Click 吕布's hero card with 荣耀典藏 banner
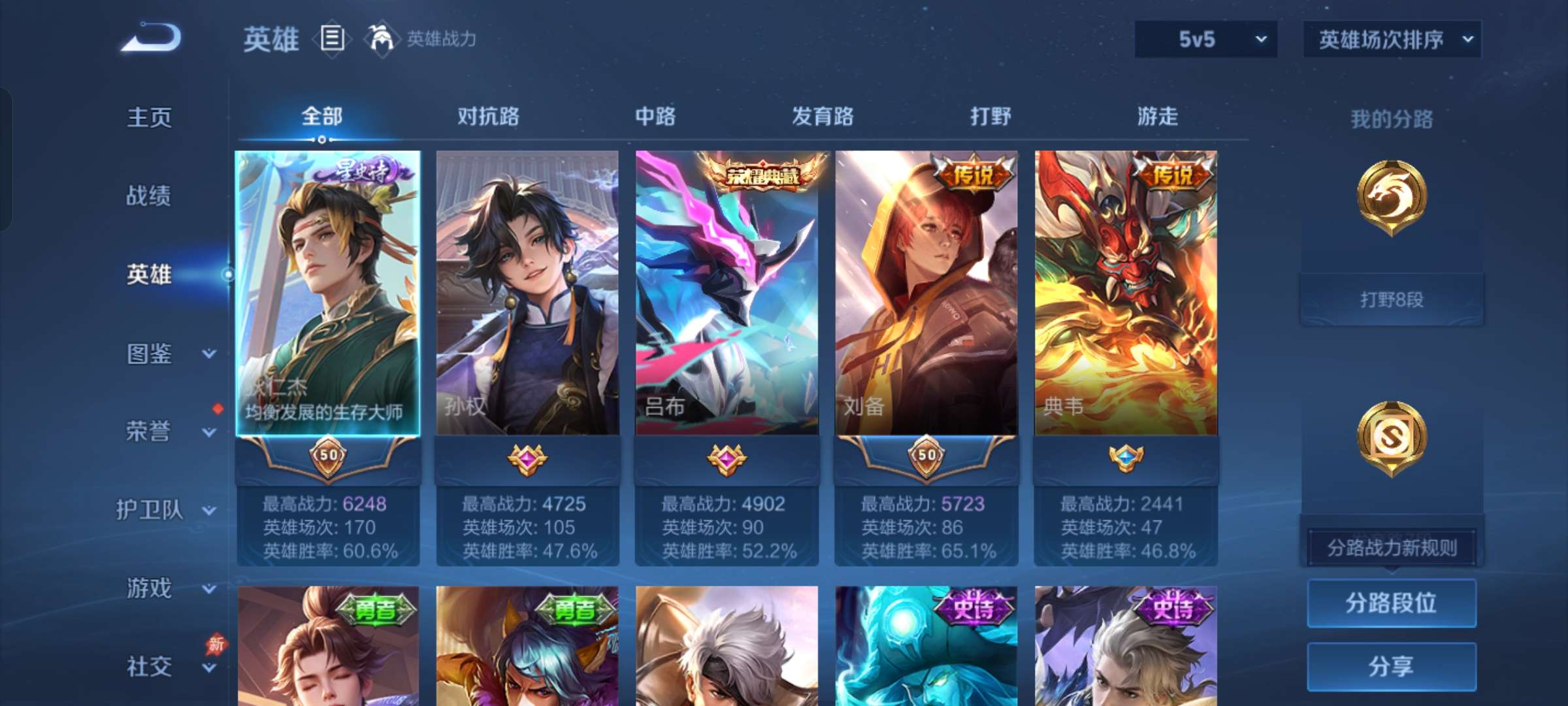This screenshot has height=706, width=1568. 727,294
